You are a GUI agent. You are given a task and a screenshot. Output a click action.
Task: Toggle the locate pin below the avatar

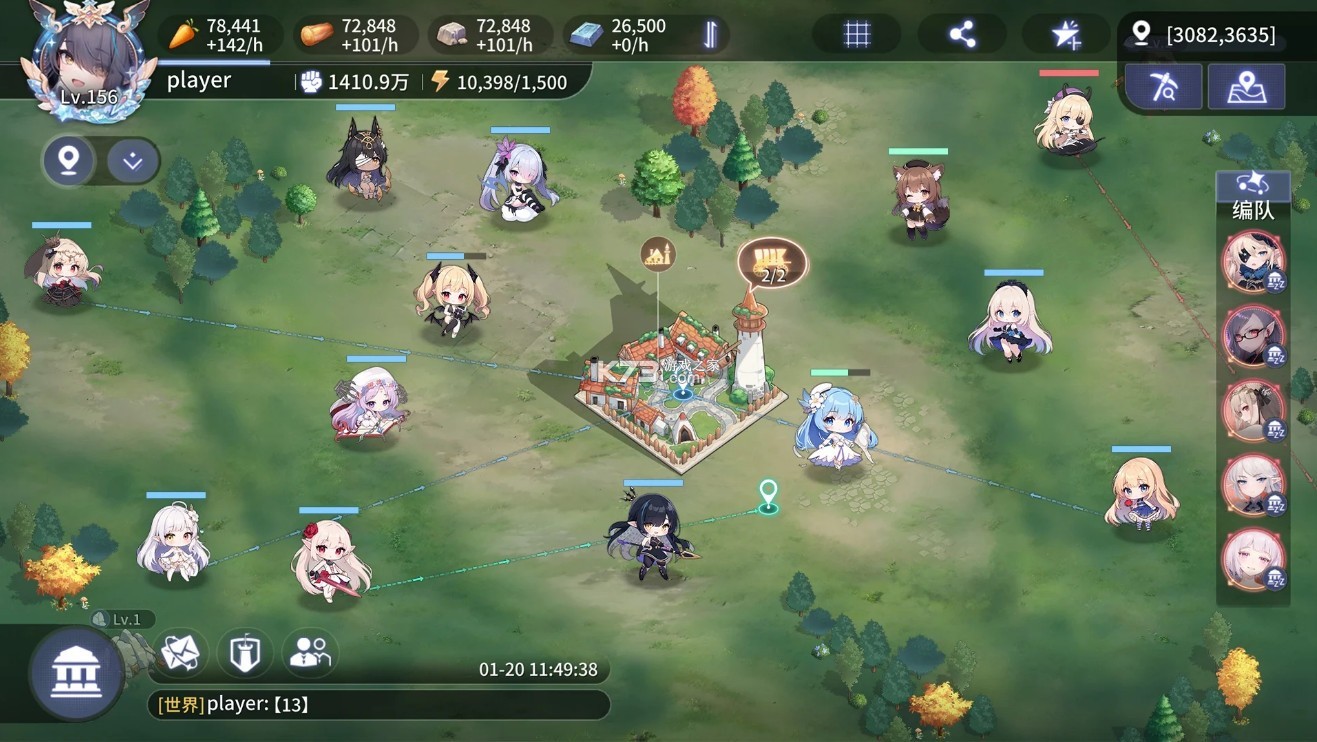coord(67,160)
